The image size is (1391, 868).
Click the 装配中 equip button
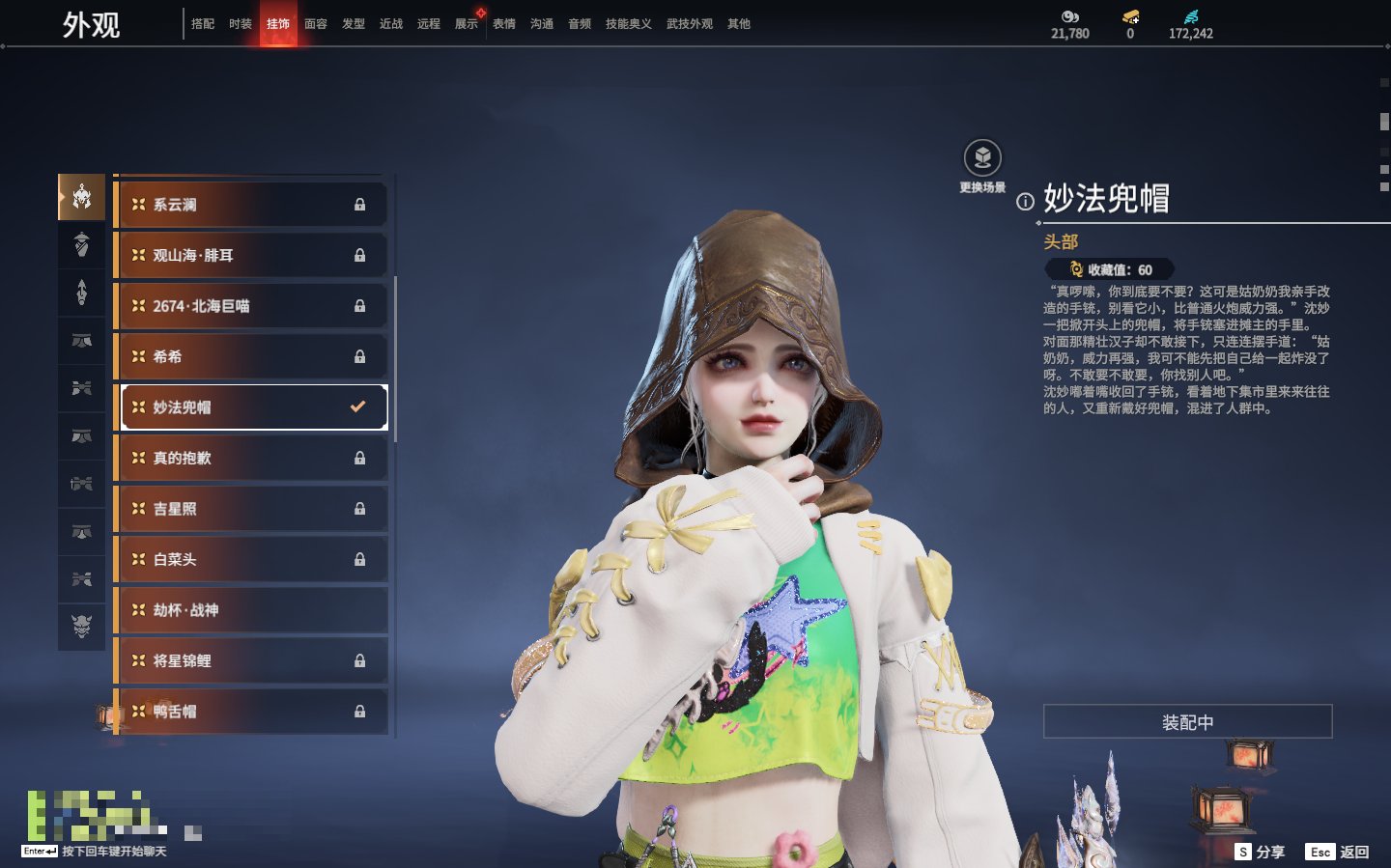tap(1187, 722)
